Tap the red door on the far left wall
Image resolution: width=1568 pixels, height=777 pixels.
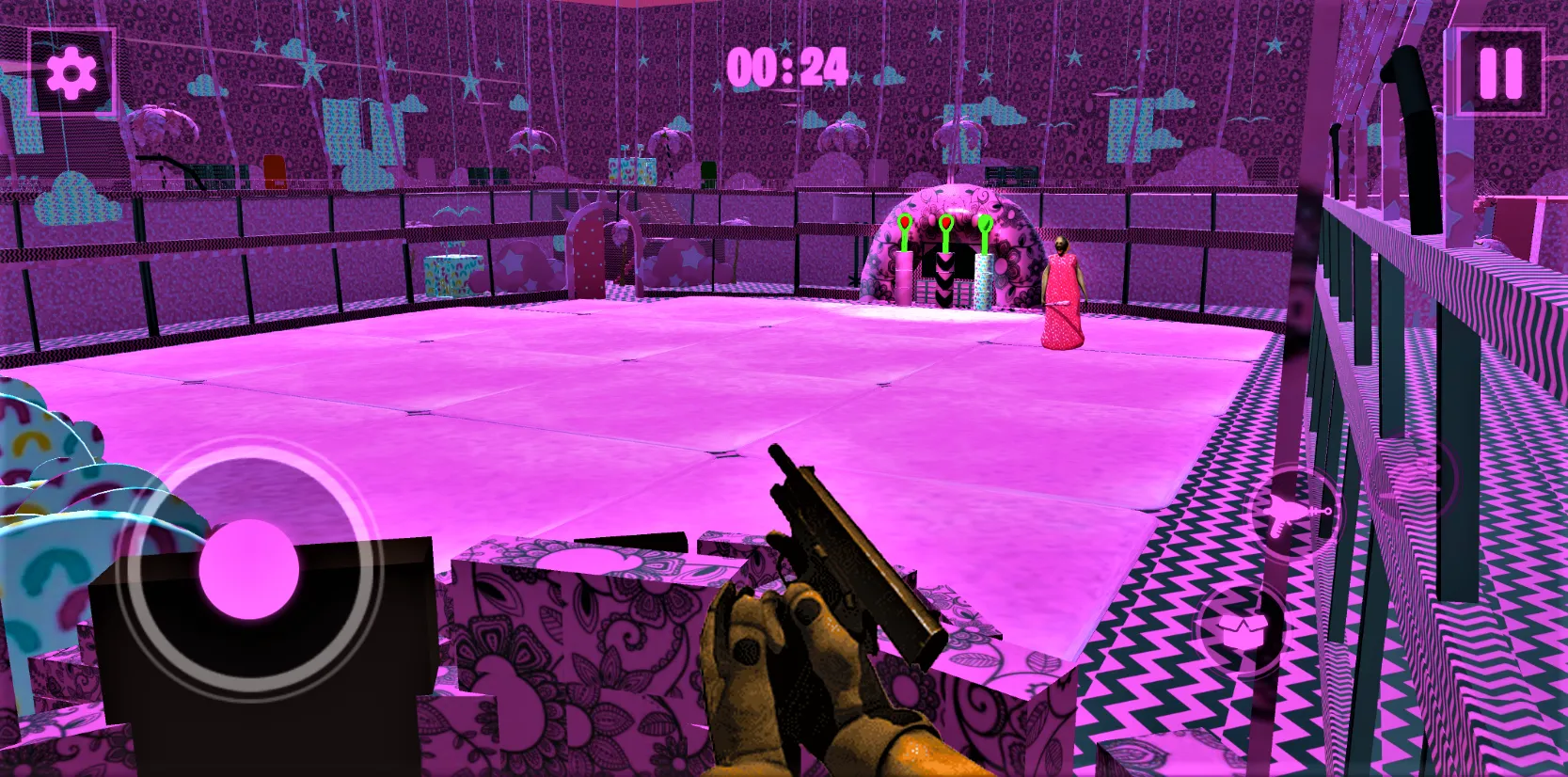coord(275,172)
